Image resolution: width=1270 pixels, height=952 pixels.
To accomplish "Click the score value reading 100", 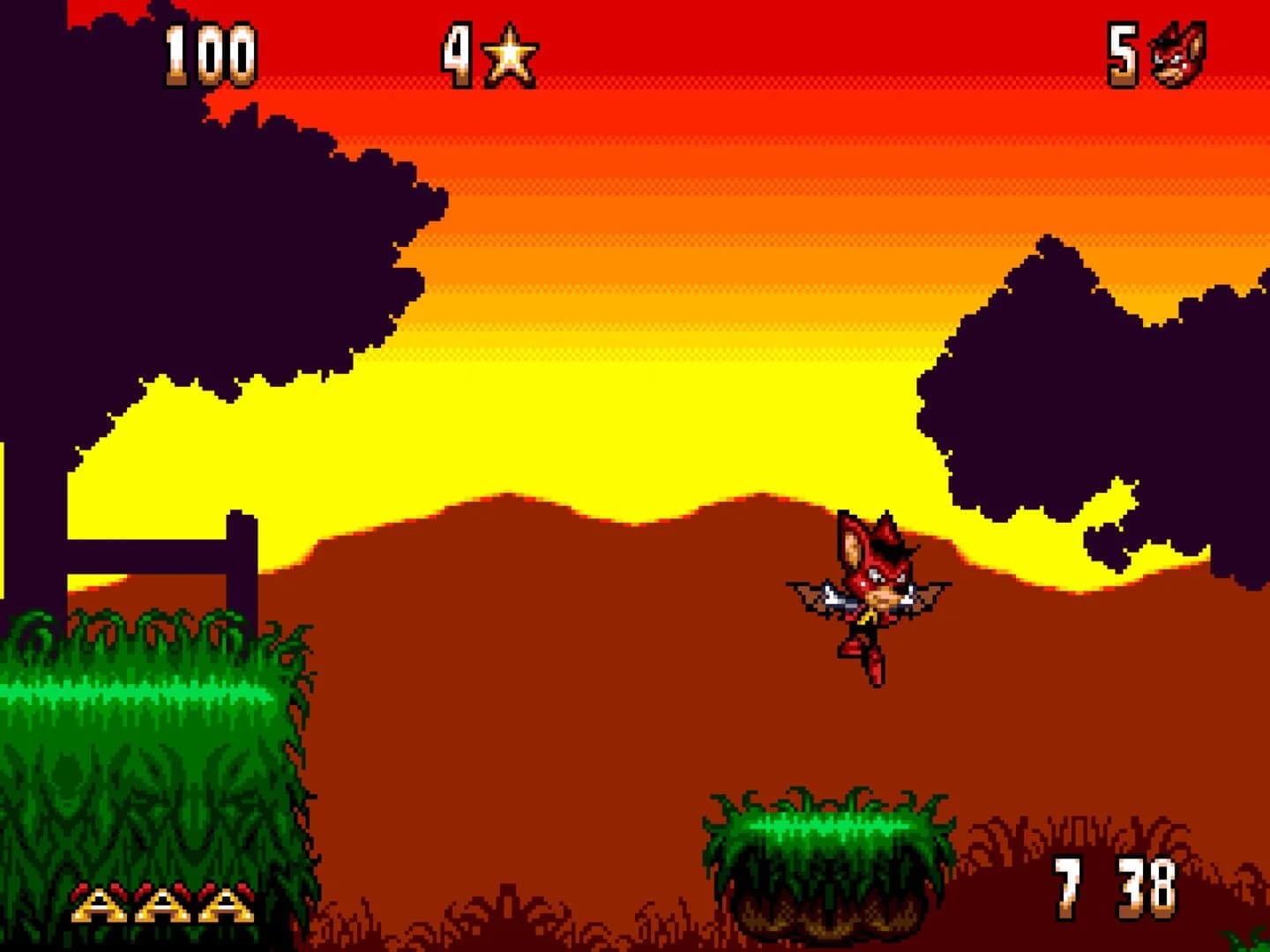I will pyautogui.click(x=212, y=55).
